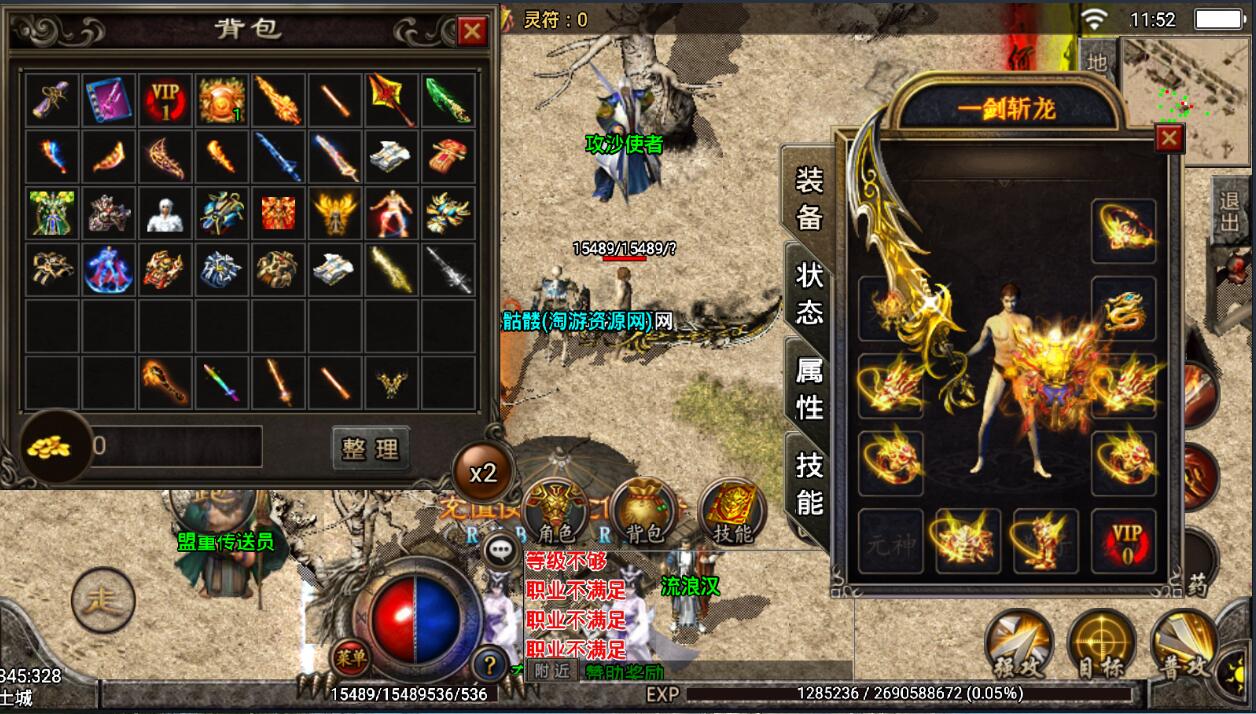The image size is (1256, 714).
Task: Tap the 目标 target button
Action: (1100, 643)
